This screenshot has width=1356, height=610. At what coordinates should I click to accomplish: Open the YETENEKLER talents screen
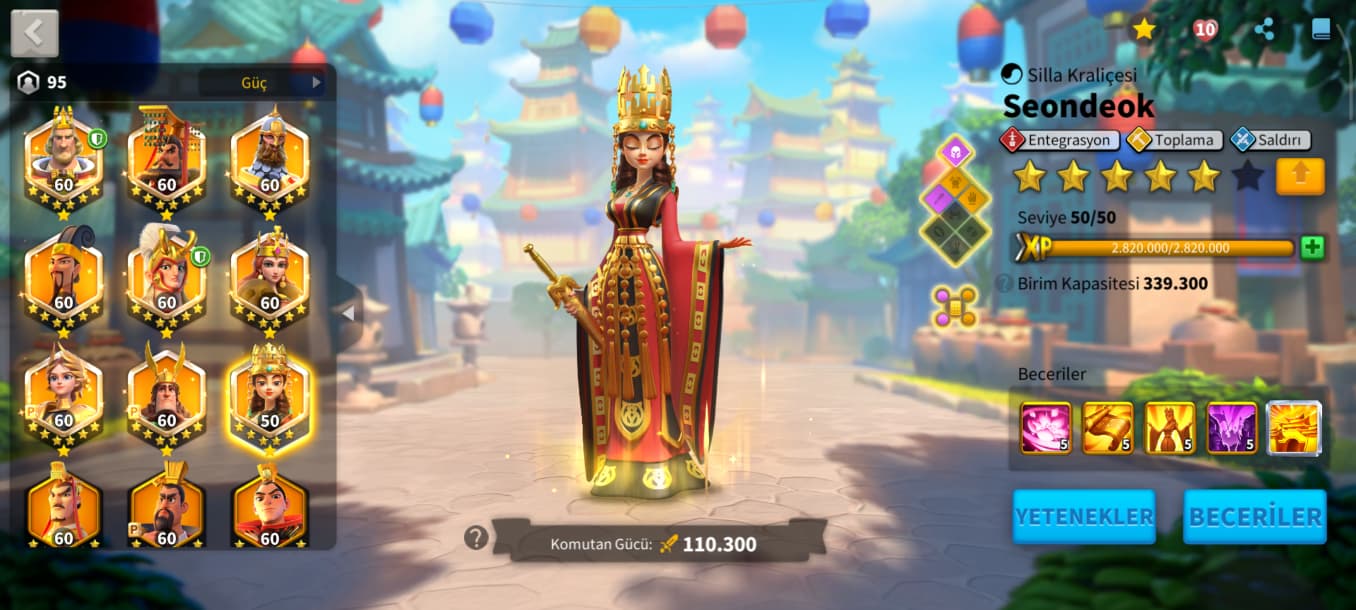pos(1083,516)
